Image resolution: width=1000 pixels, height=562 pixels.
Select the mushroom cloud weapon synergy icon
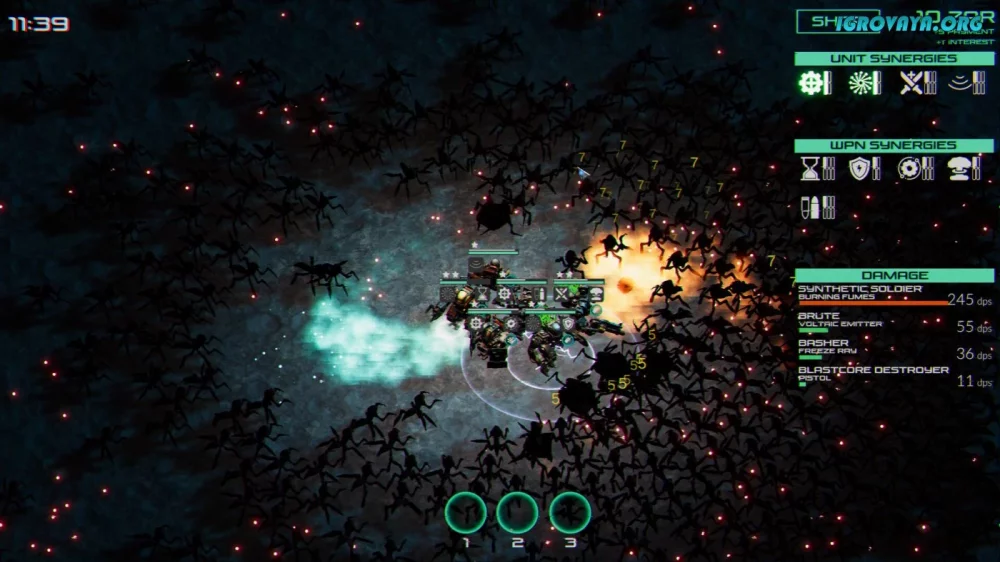pyautogui.click(x=961, y=169)
